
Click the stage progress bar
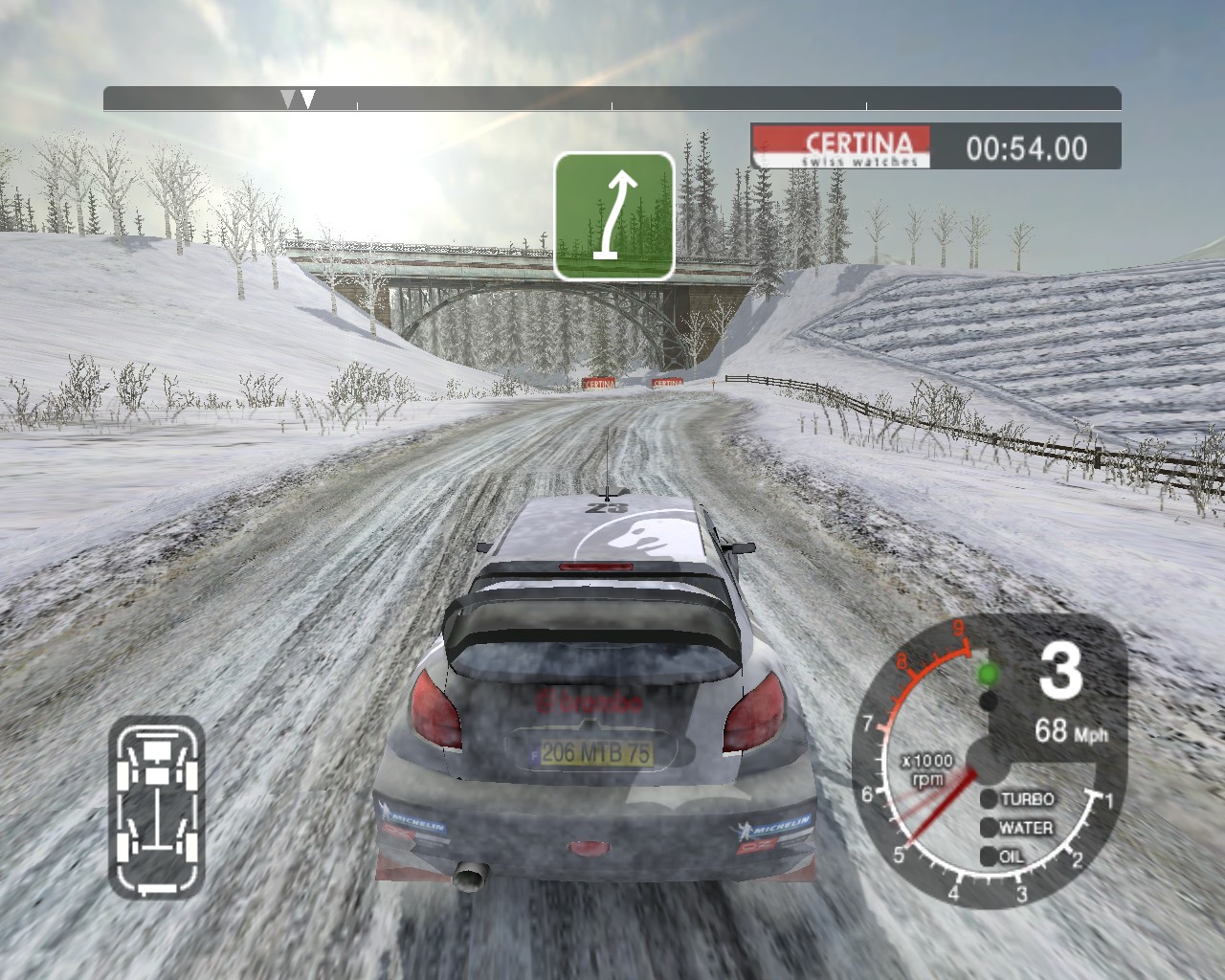coord(612,99)
